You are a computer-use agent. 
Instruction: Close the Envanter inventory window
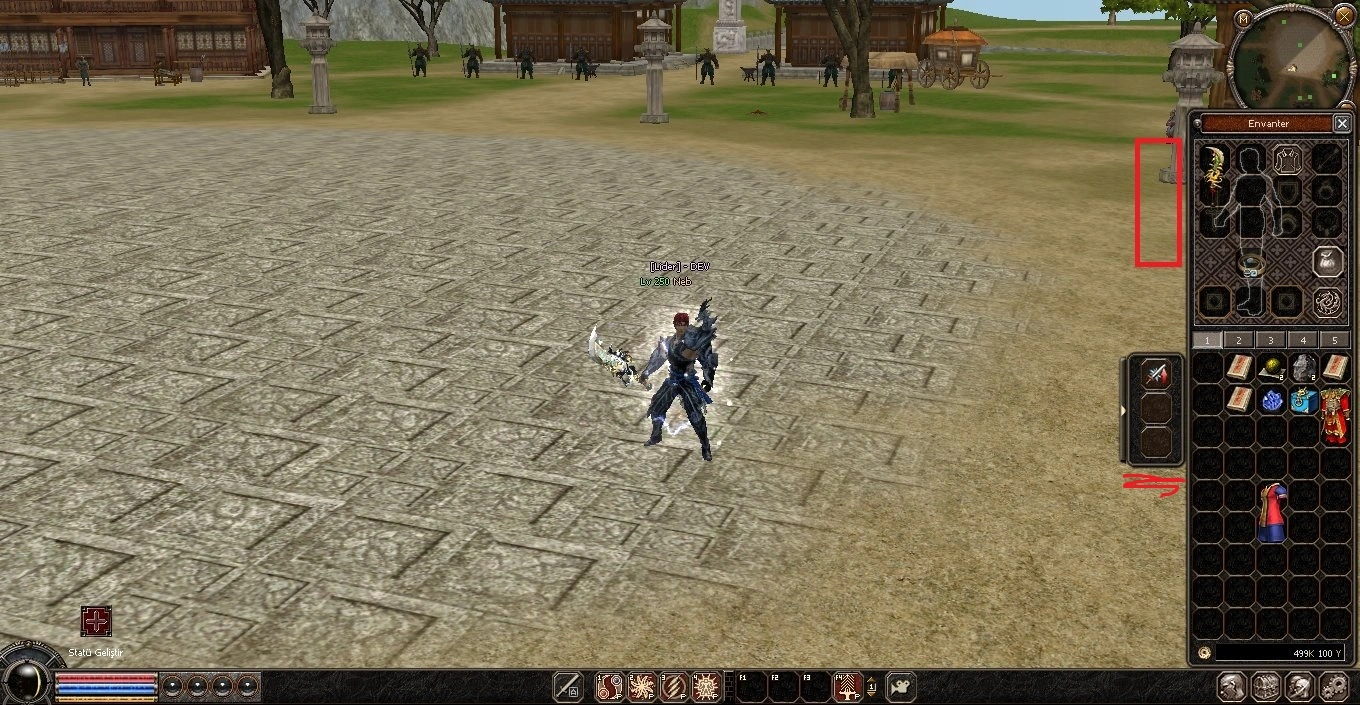(x=1342, y=123)
